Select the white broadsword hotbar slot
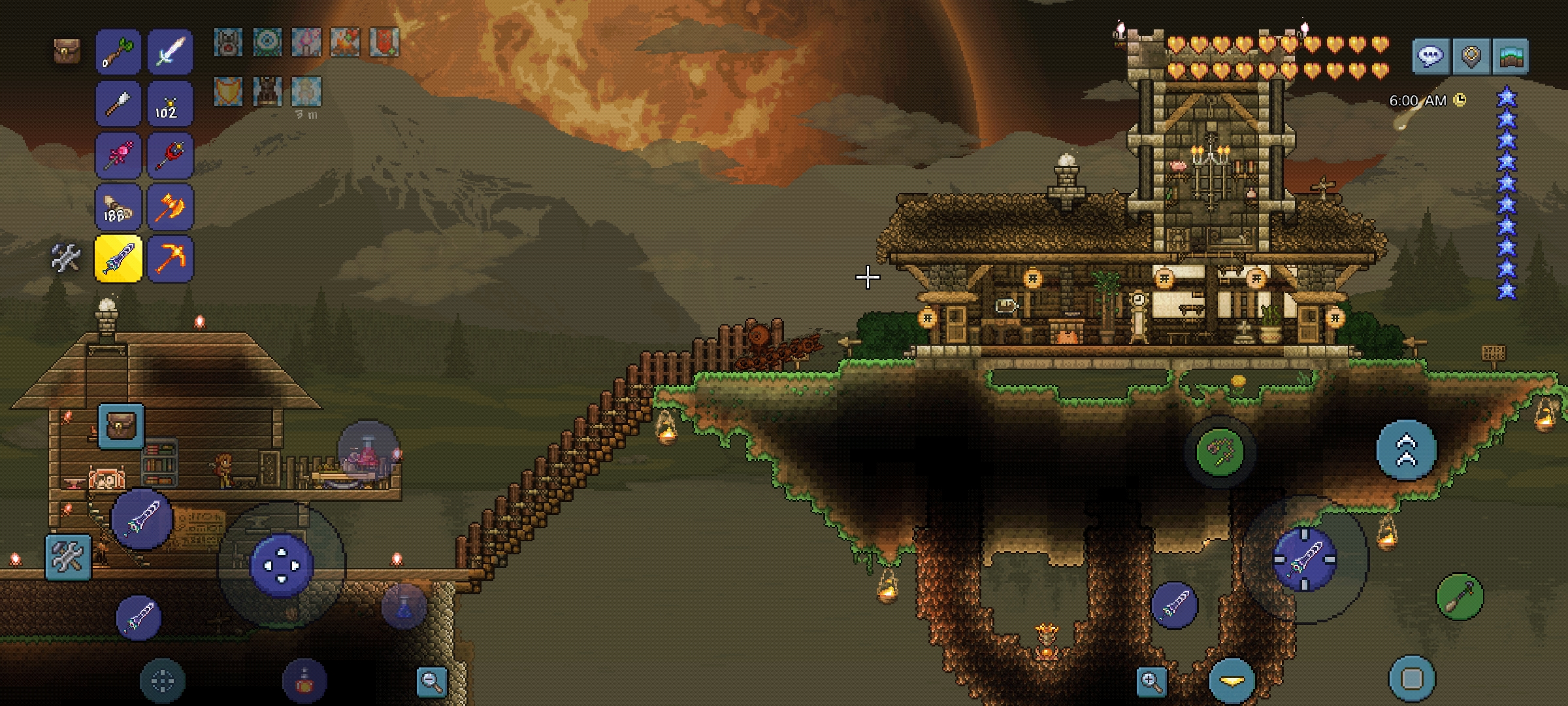This screenshot has height=706, width=1568. (x=170, y=52)
